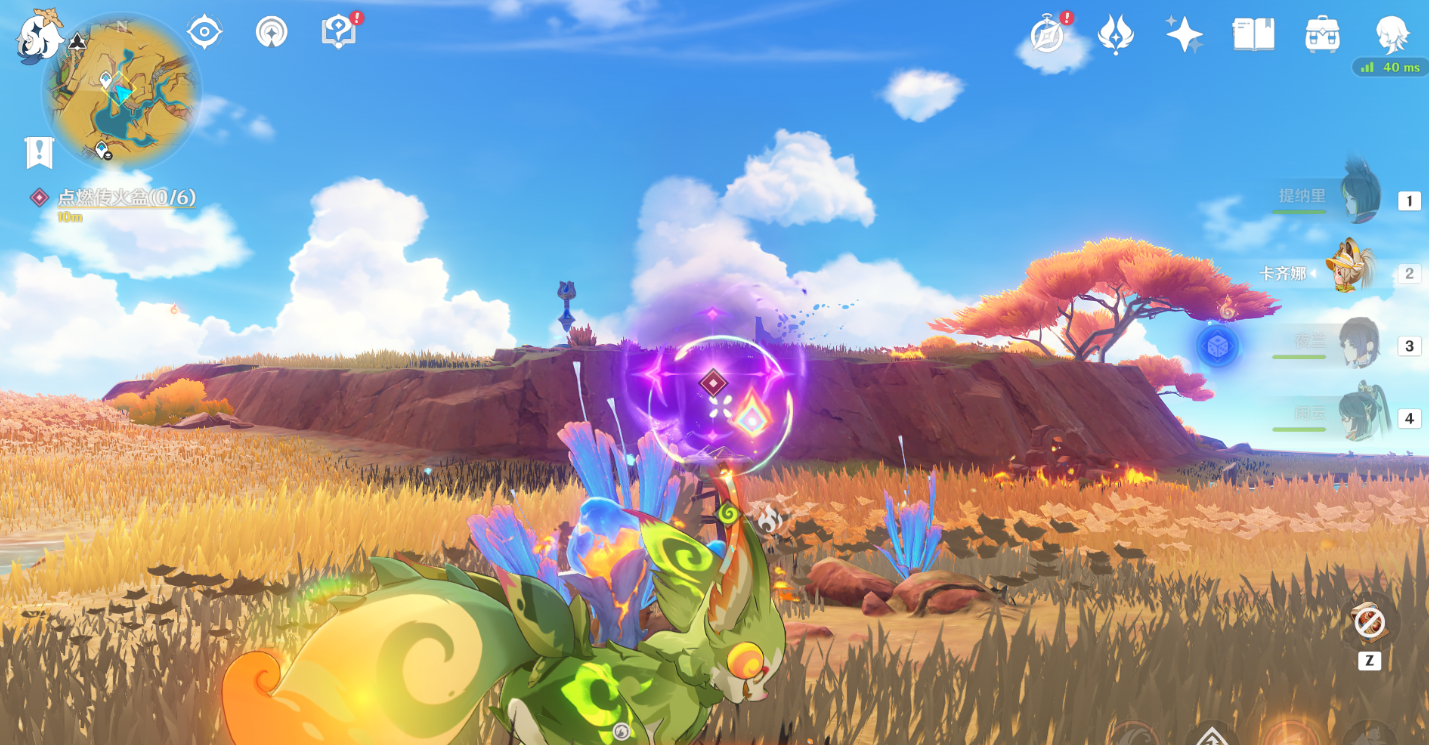Open the backpack inventory

click(x=1322, y=35)
